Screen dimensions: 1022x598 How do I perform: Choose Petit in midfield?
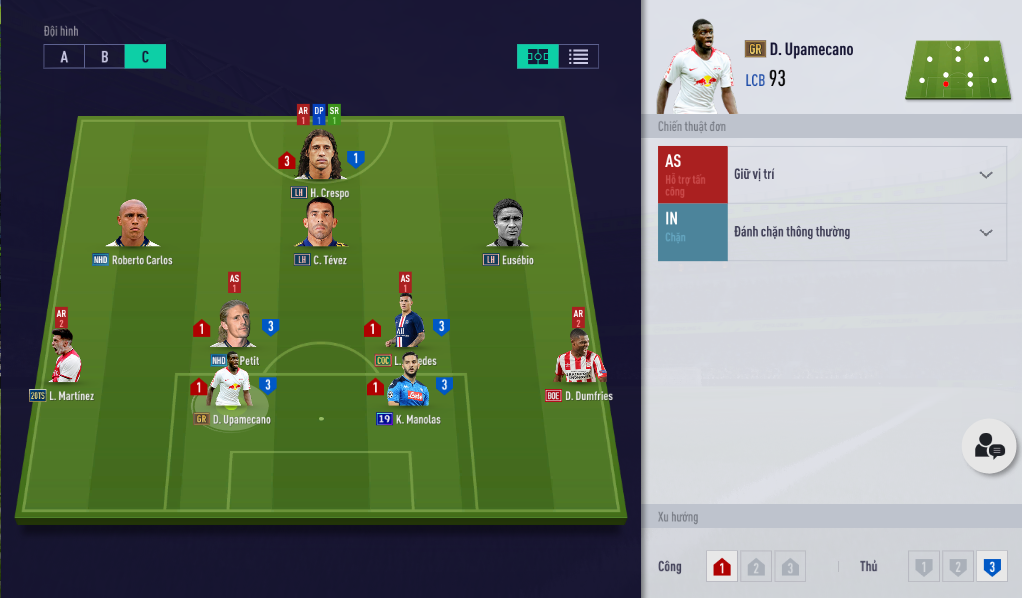point(233,326)
